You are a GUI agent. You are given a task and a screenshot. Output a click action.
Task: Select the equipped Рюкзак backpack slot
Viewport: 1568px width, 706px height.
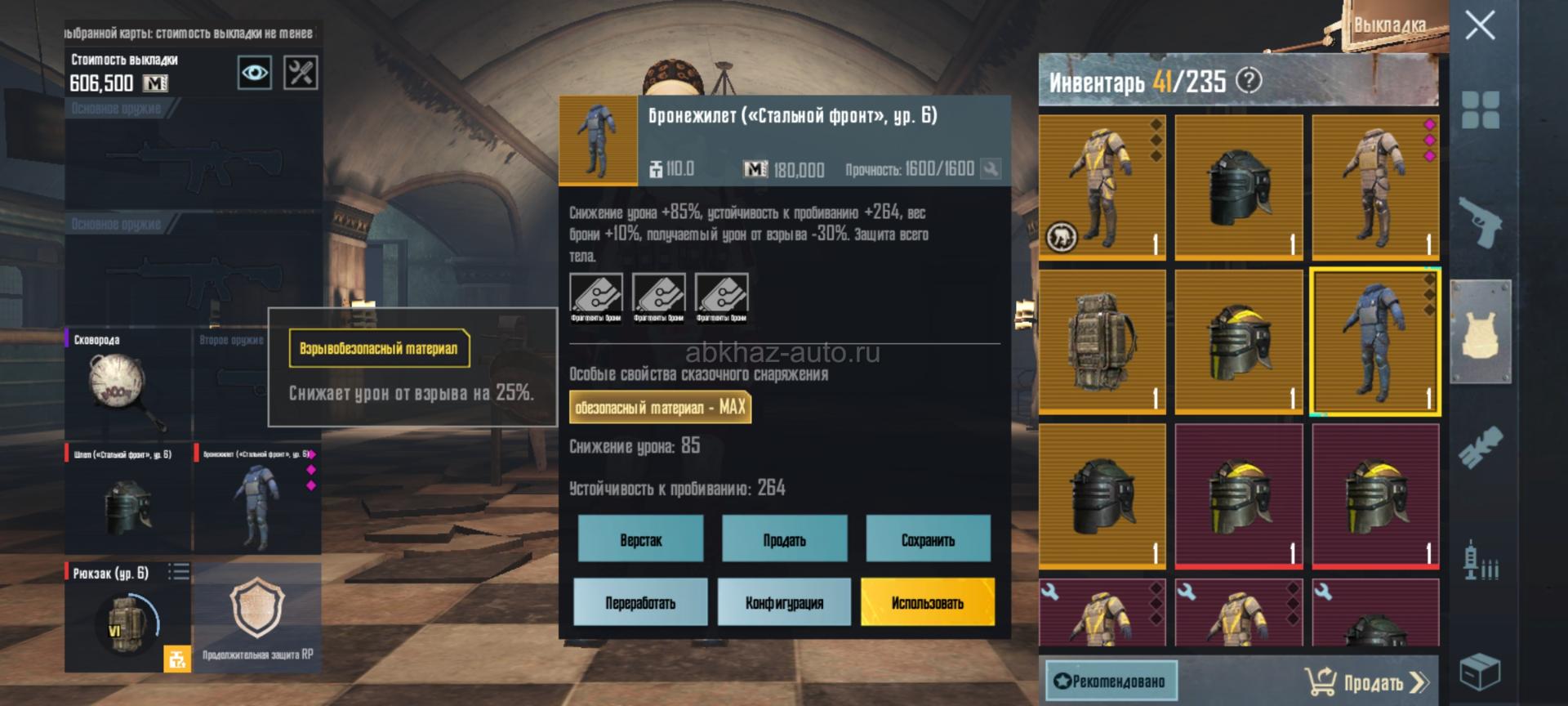[x=128, y=617]
